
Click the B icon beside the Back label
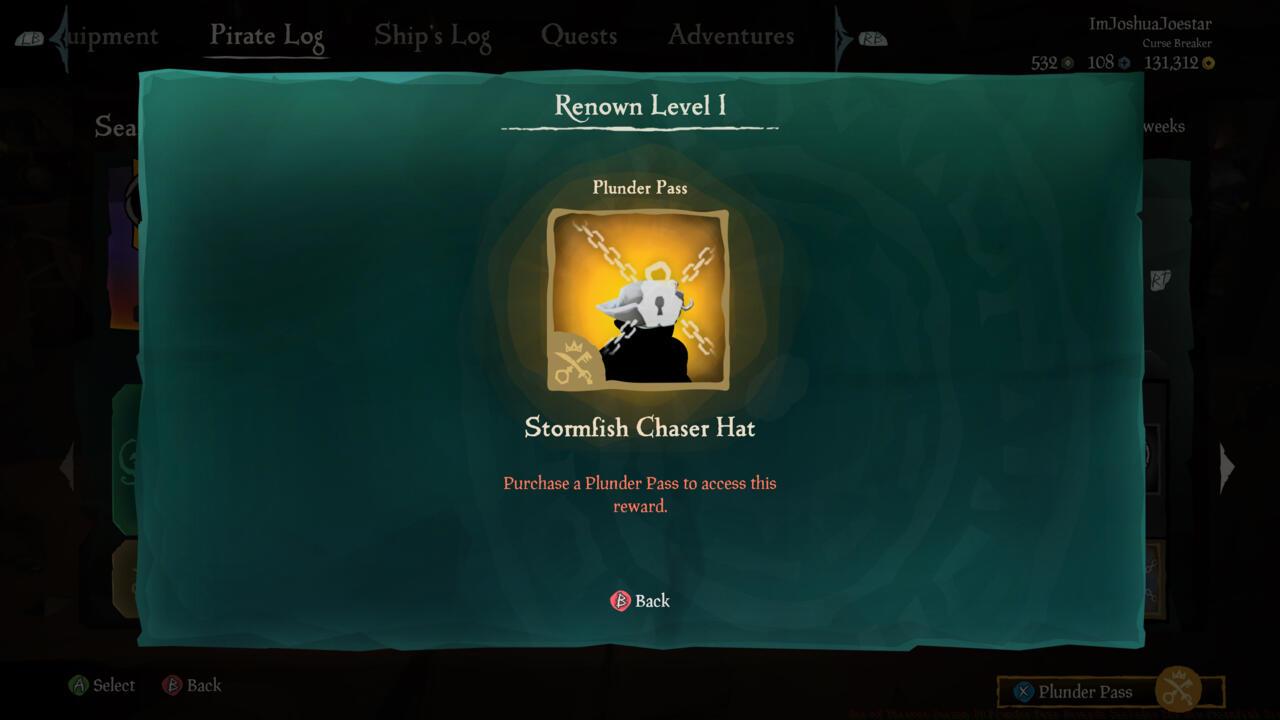pyautogui.click(x=623, y=601)
